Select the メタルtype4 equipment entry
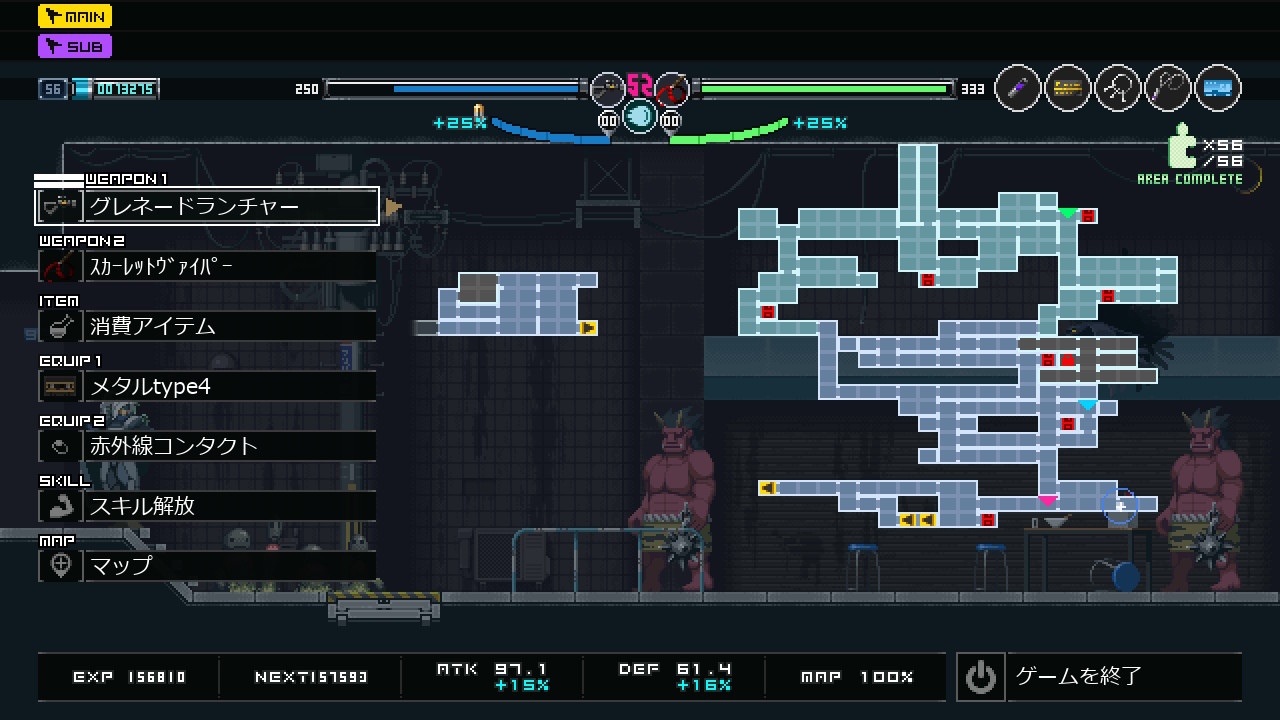Screen dimensions: 1280x720 (x=207, y=386)
